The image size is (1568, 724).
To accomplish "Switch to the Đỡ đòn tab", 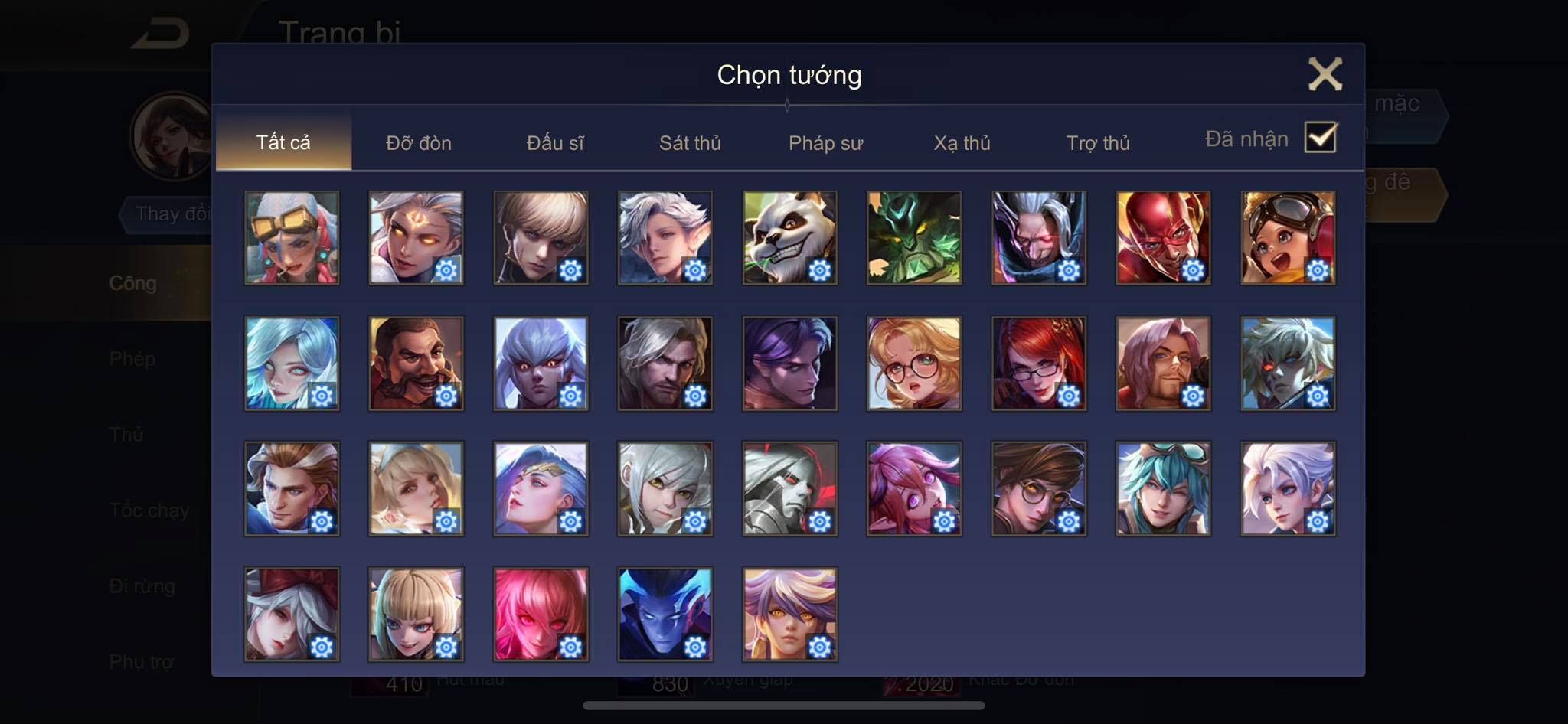I will click(418, 143).
